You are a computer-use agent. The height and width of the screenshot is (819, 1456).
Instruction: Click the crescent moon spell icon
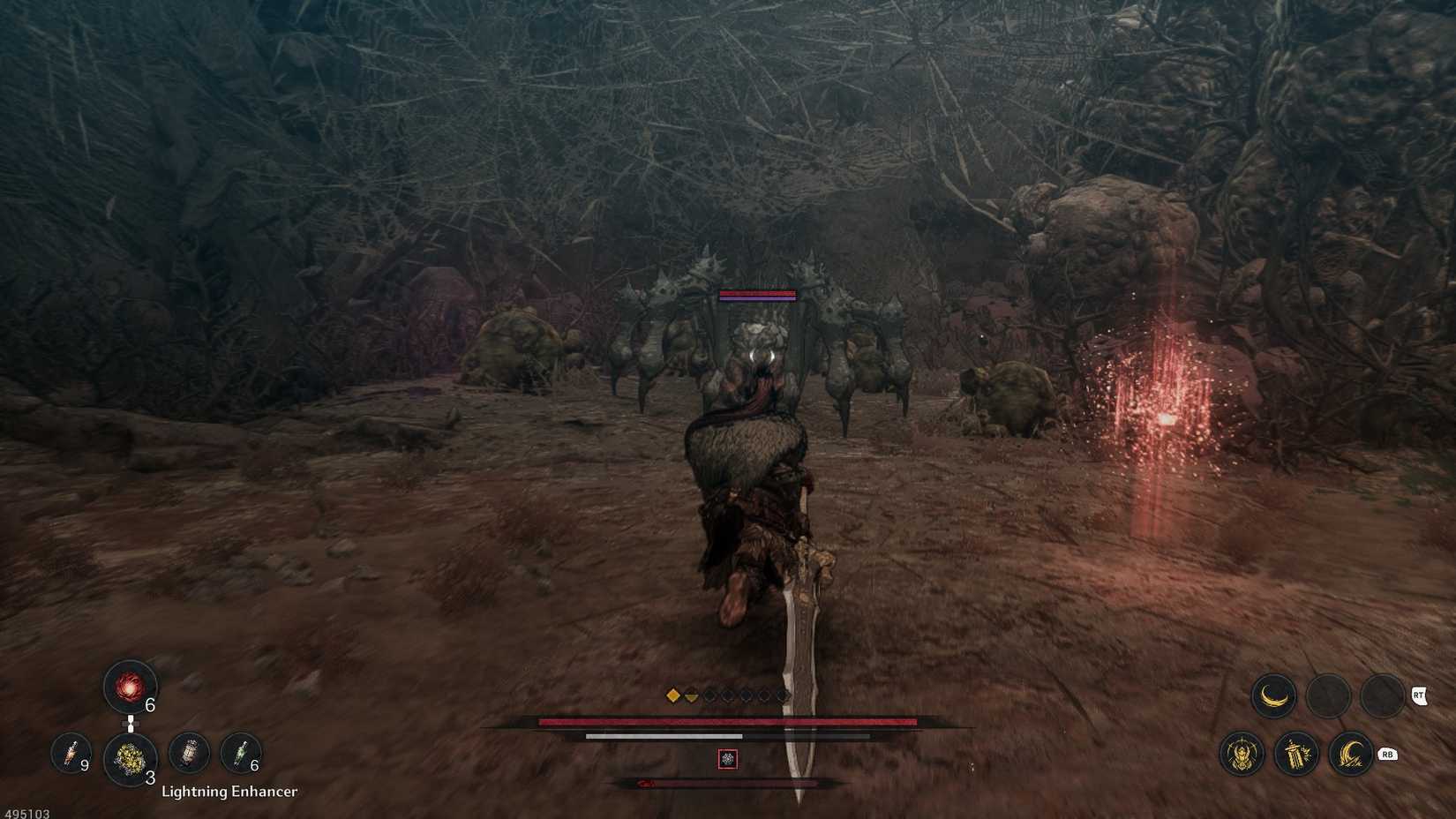coord(1273,695)
